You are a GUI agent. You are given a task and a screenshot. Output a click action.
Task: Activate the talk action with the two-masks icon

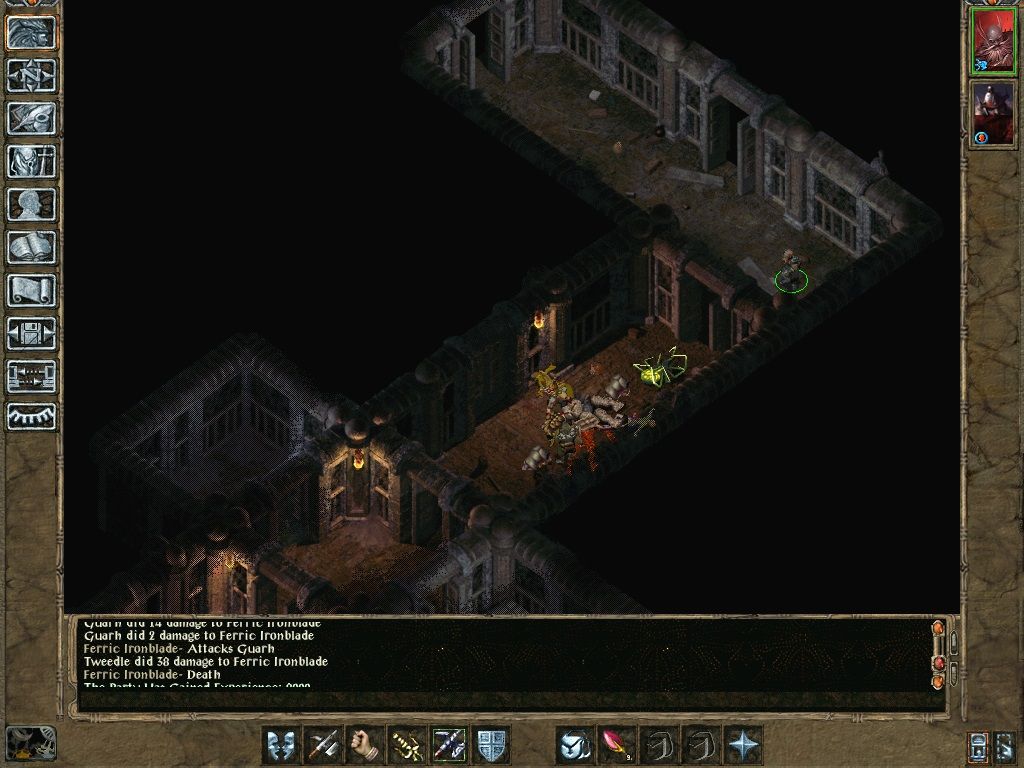point(281,745)
